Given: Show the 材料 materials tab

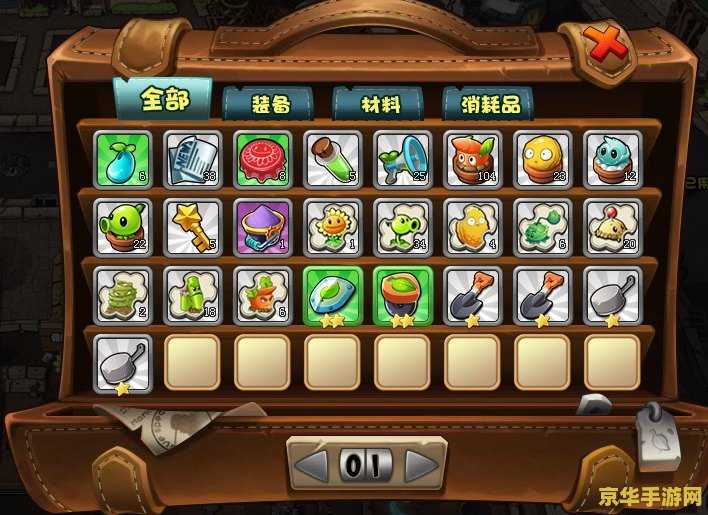Looking at the screenshot, I should coord(378,103).
